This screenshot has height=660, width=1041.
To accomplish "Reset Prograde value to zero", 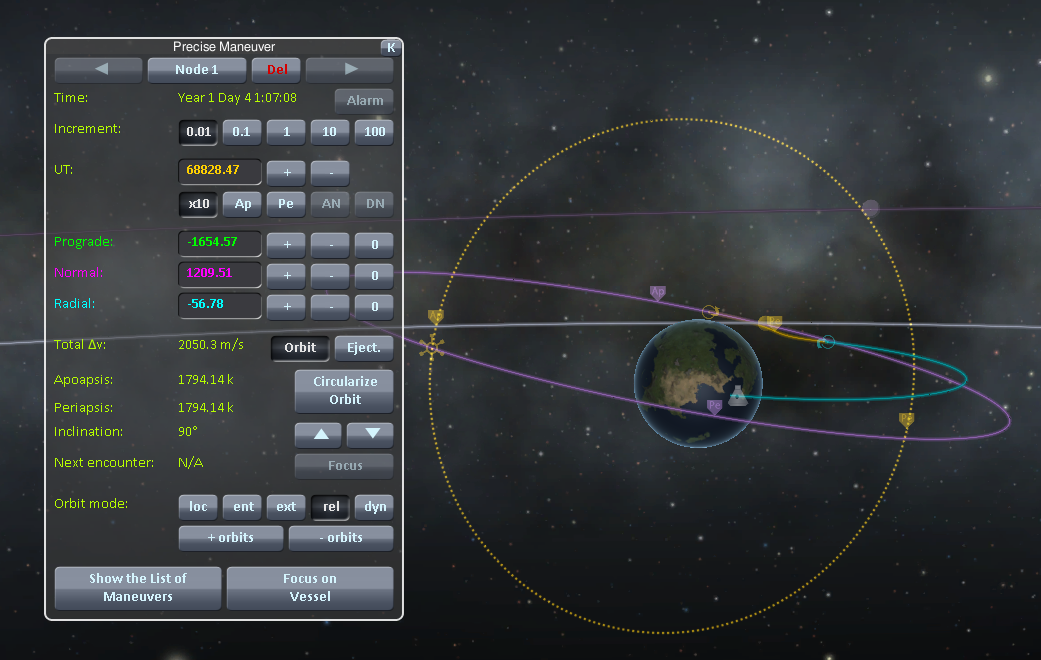I will (374, 244).
